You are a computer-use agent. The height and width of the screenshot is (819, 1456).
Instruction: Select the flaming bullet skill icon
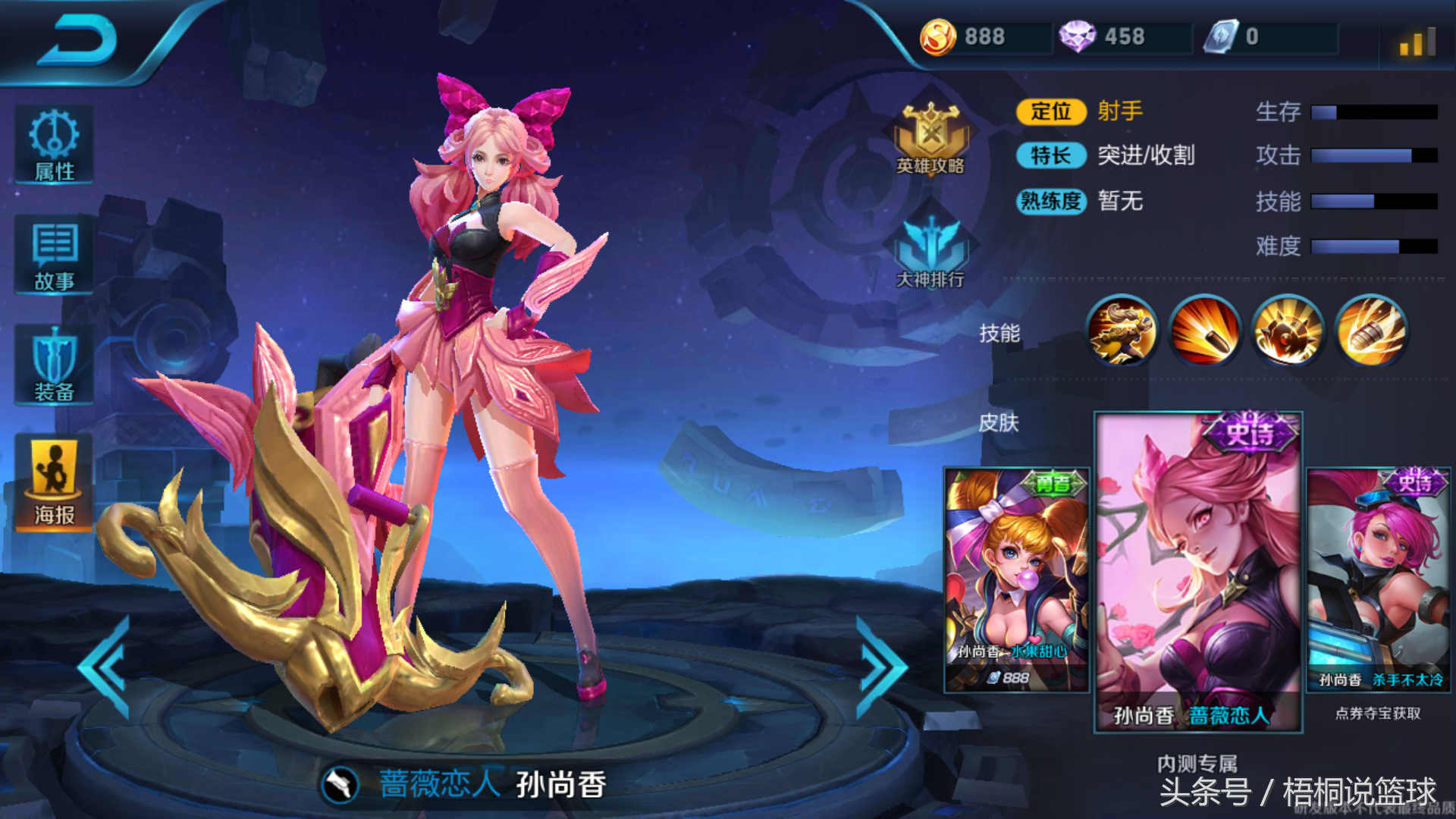pyautogui.click(x=1205, y=331)
